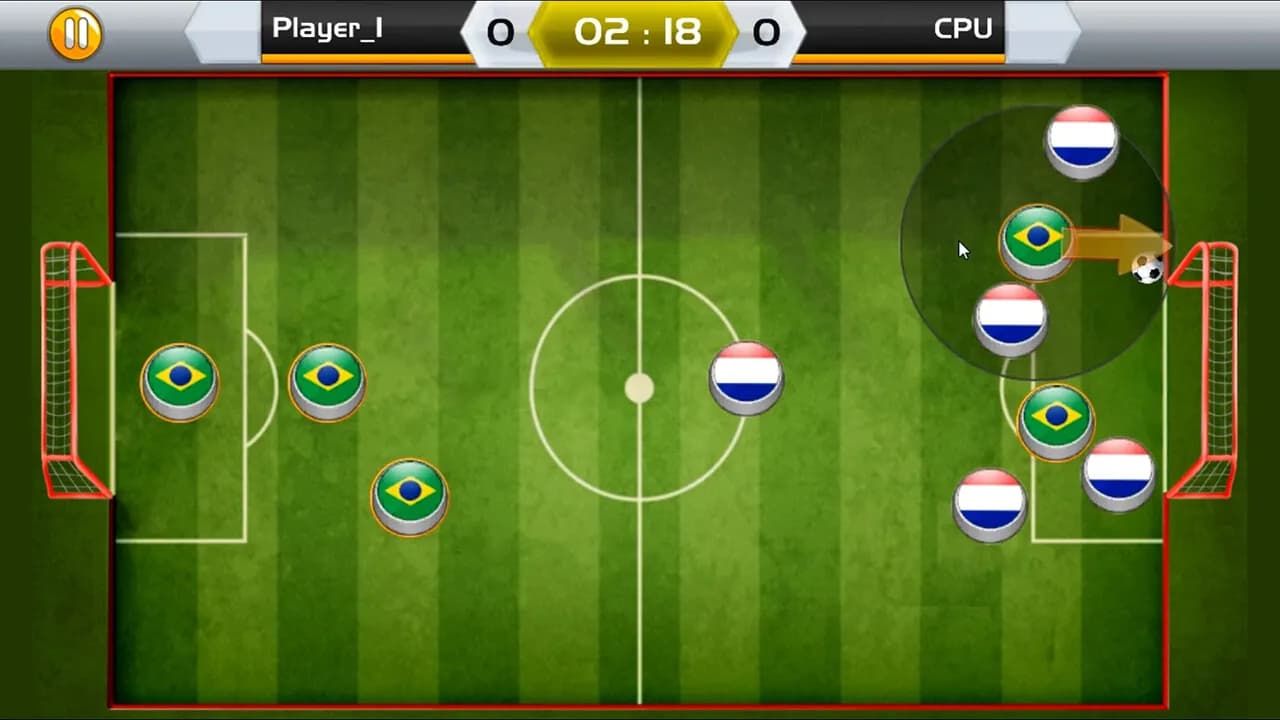1280x720 pixels.
Task: Click the center spot of the pitch
Action: pyautogui.click(x=640, y=388)
